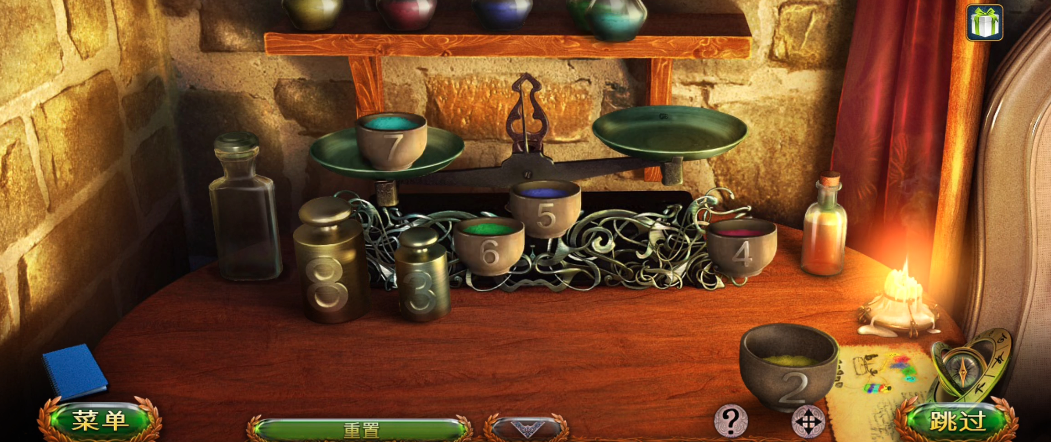Select the bowl numbered 2
Viewport: 1051px width, 442px height.
point(790,366)
